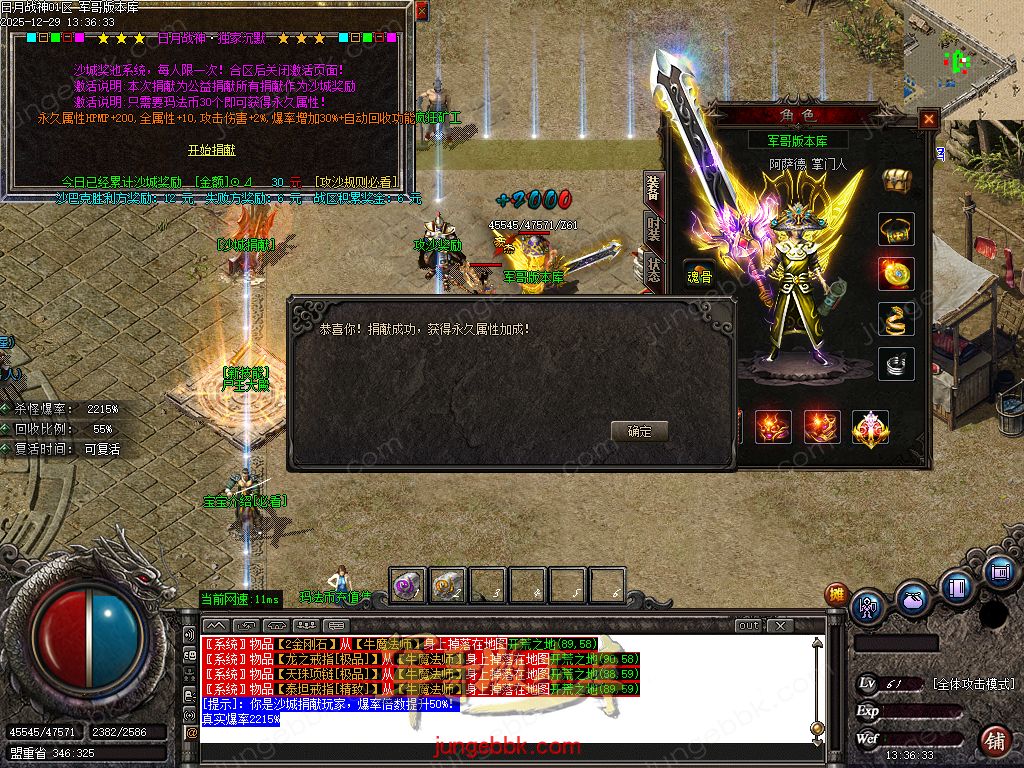
Task: Switch to the 时装 fashion tab
Action: 653,232
